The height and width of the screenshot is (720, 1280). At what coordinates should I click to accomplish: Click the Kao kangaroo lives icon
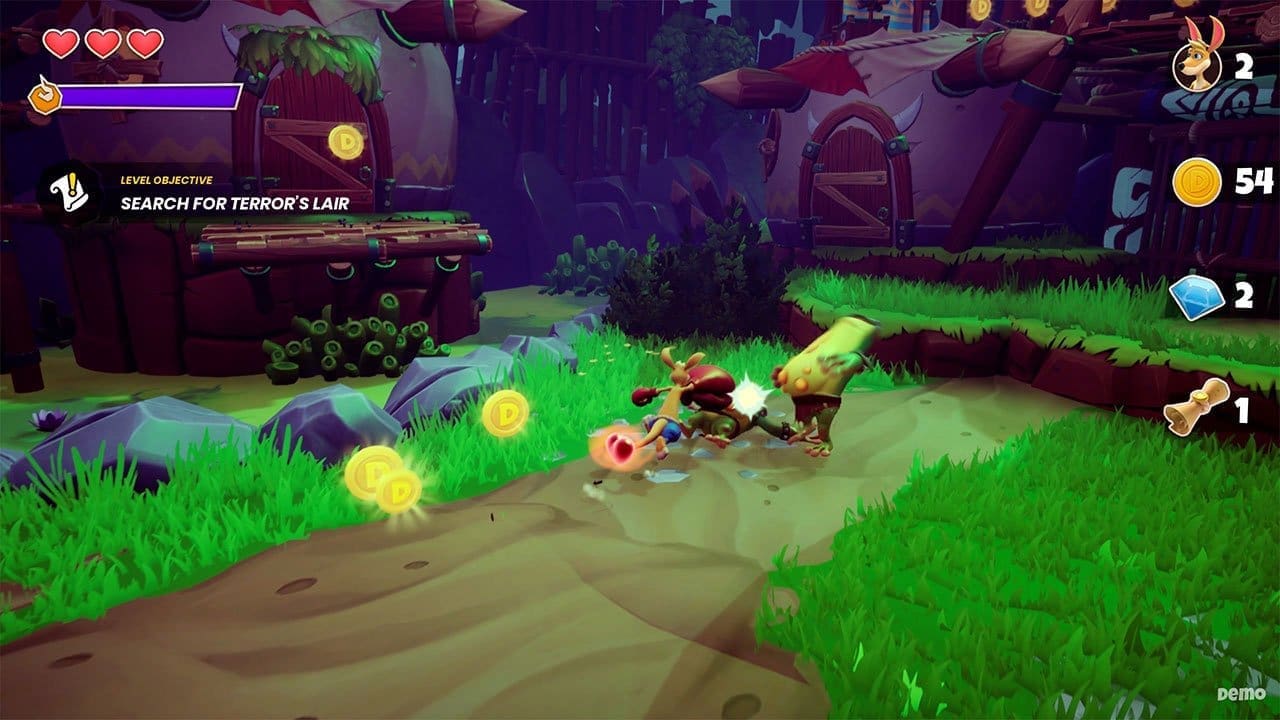[1197, 66]
